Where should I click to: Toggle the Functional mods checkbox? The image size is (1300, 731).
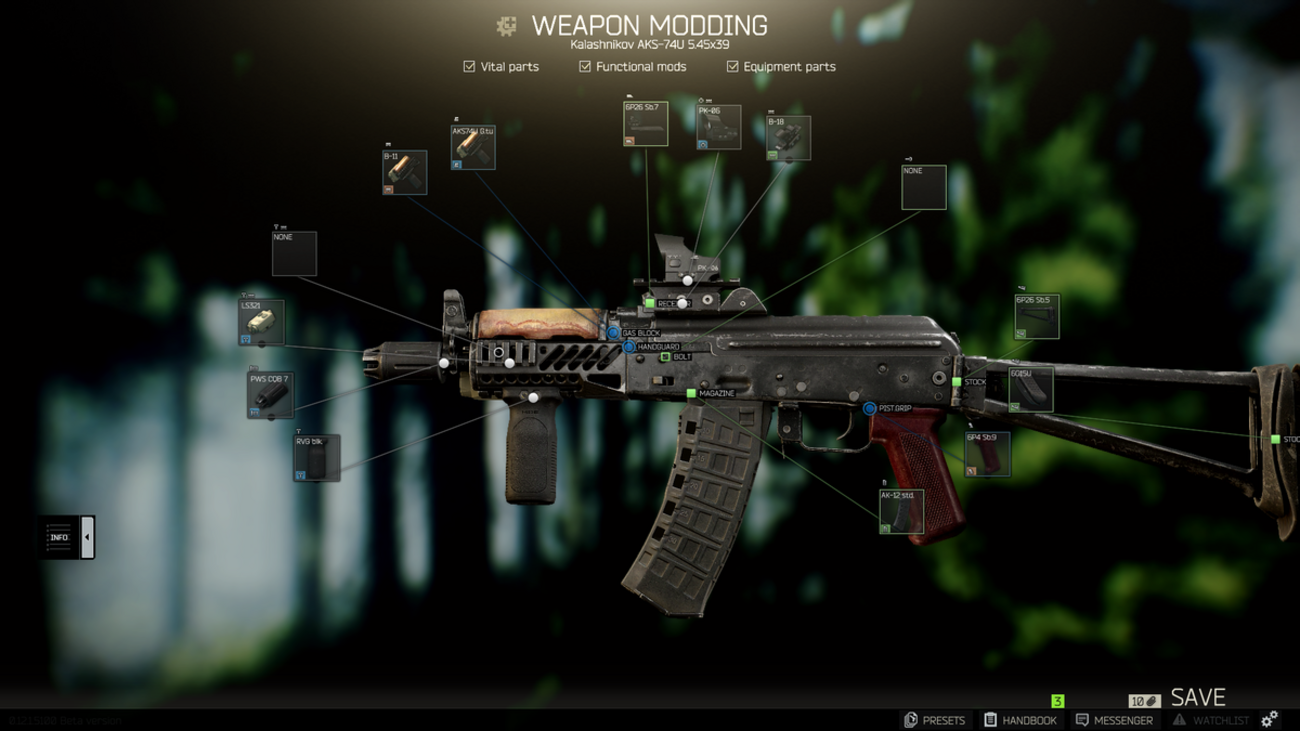[x=585, y=67]
